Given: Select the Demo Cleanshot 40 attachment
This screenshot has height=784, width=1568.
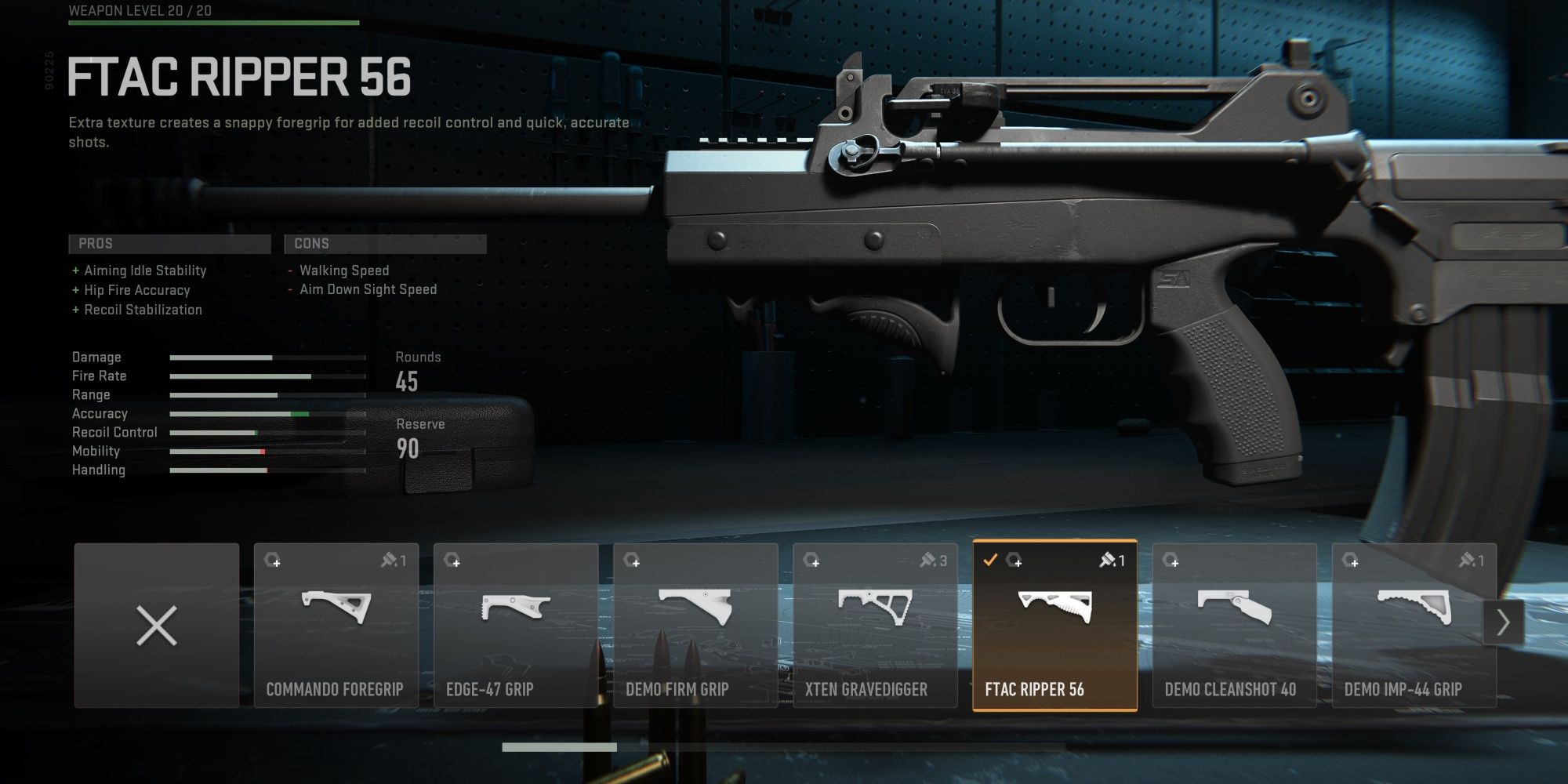Looking at the screenshot, I should coord(1234,626).
